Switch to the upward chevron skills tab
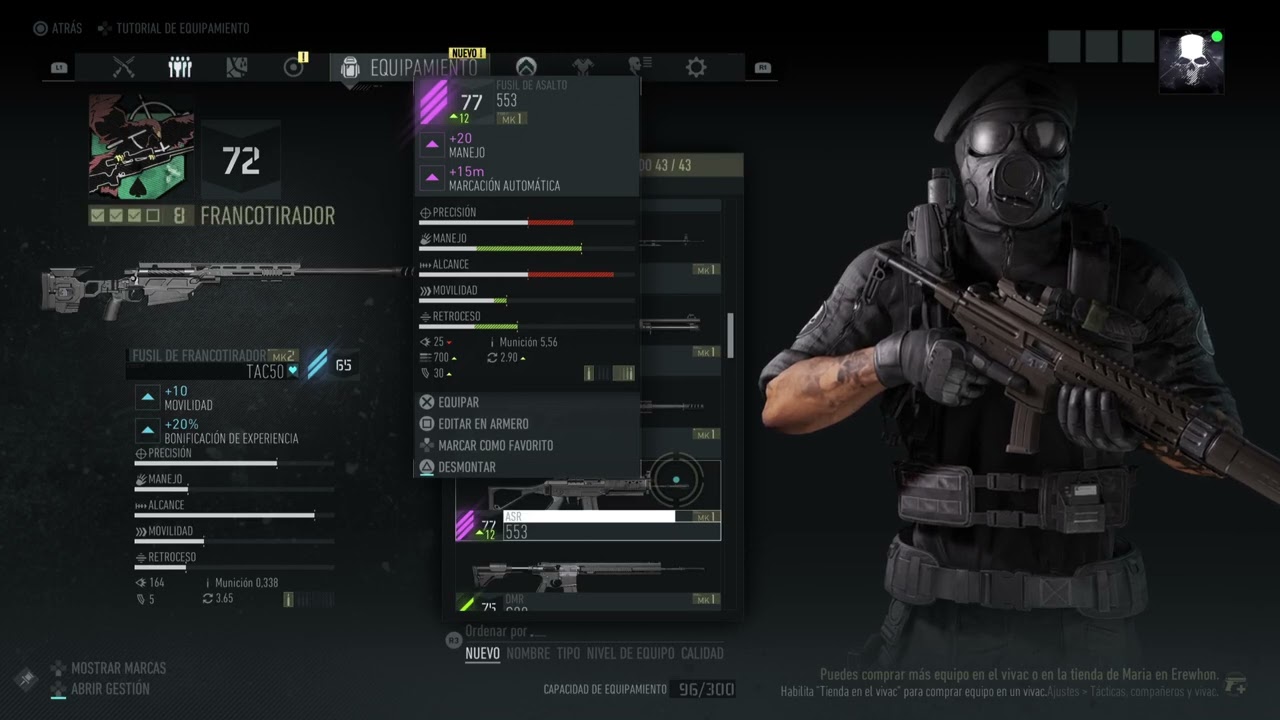This screenshot has width=1280, height=720. [526, 67]
